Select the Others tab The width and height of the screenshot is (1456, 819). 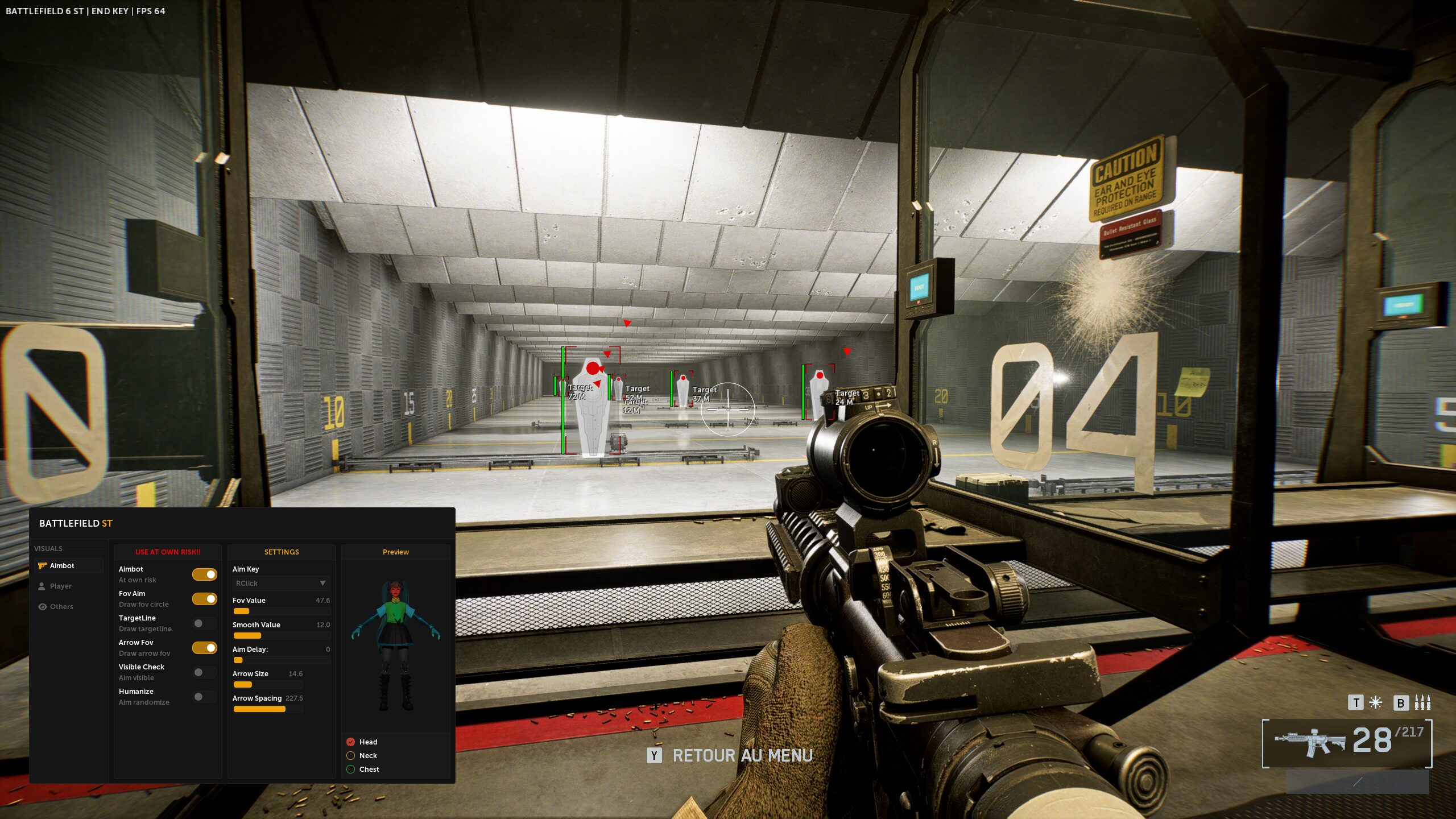pos(61,606)
